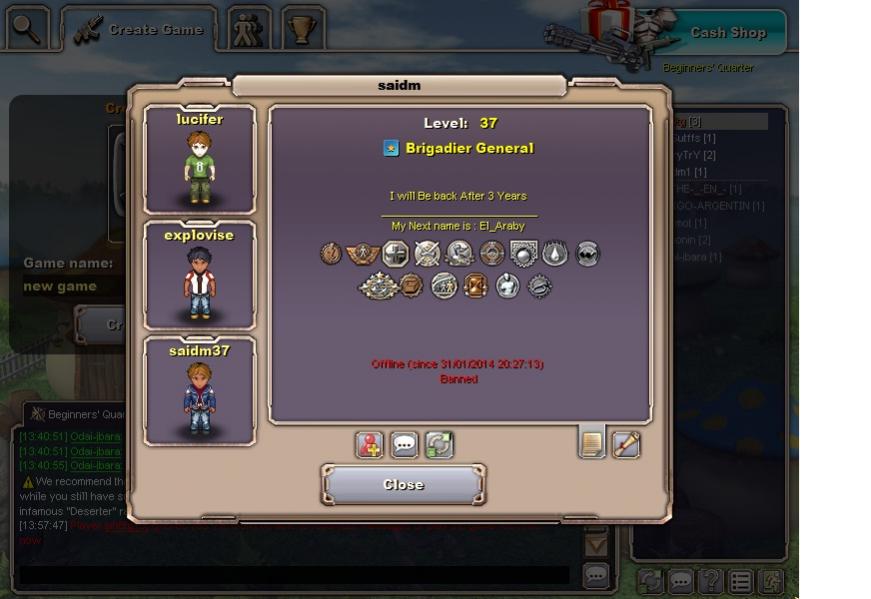Click the exit door icon
The height and width of the screenshot is (599, 871).
[771, 581]
